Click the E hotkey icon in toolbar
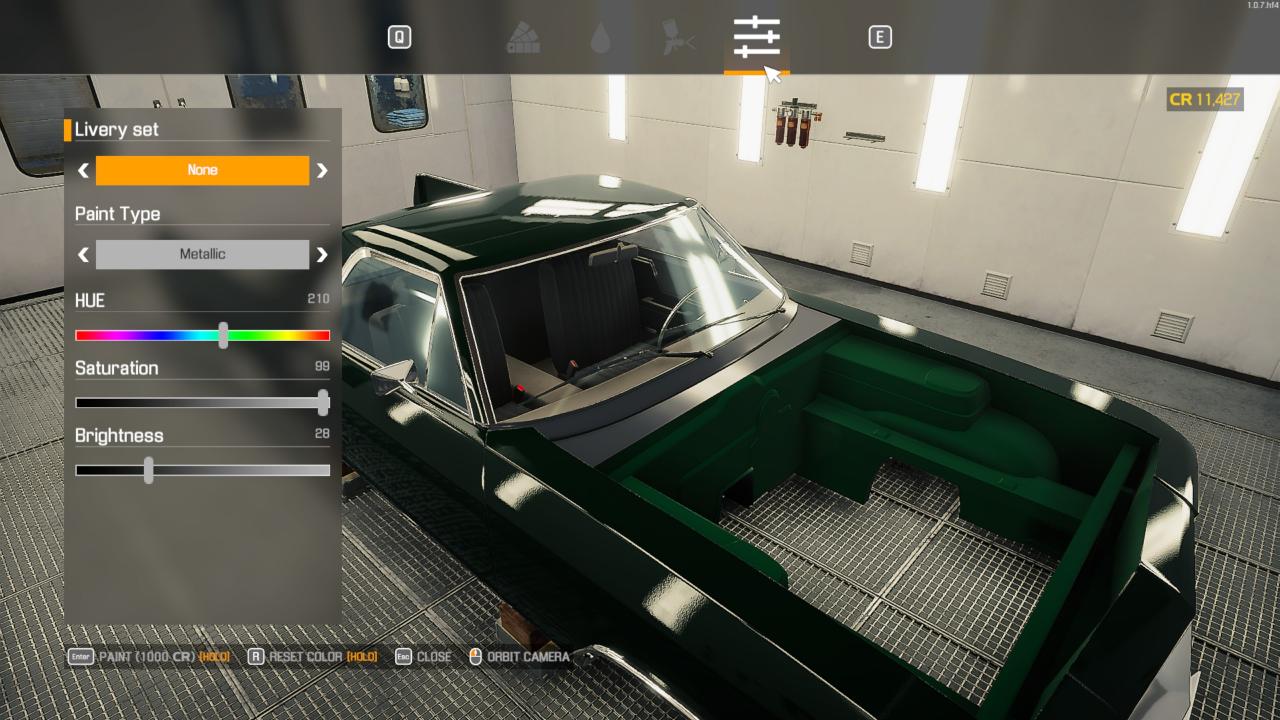1280x720 pixels. [x=881, y=36]
